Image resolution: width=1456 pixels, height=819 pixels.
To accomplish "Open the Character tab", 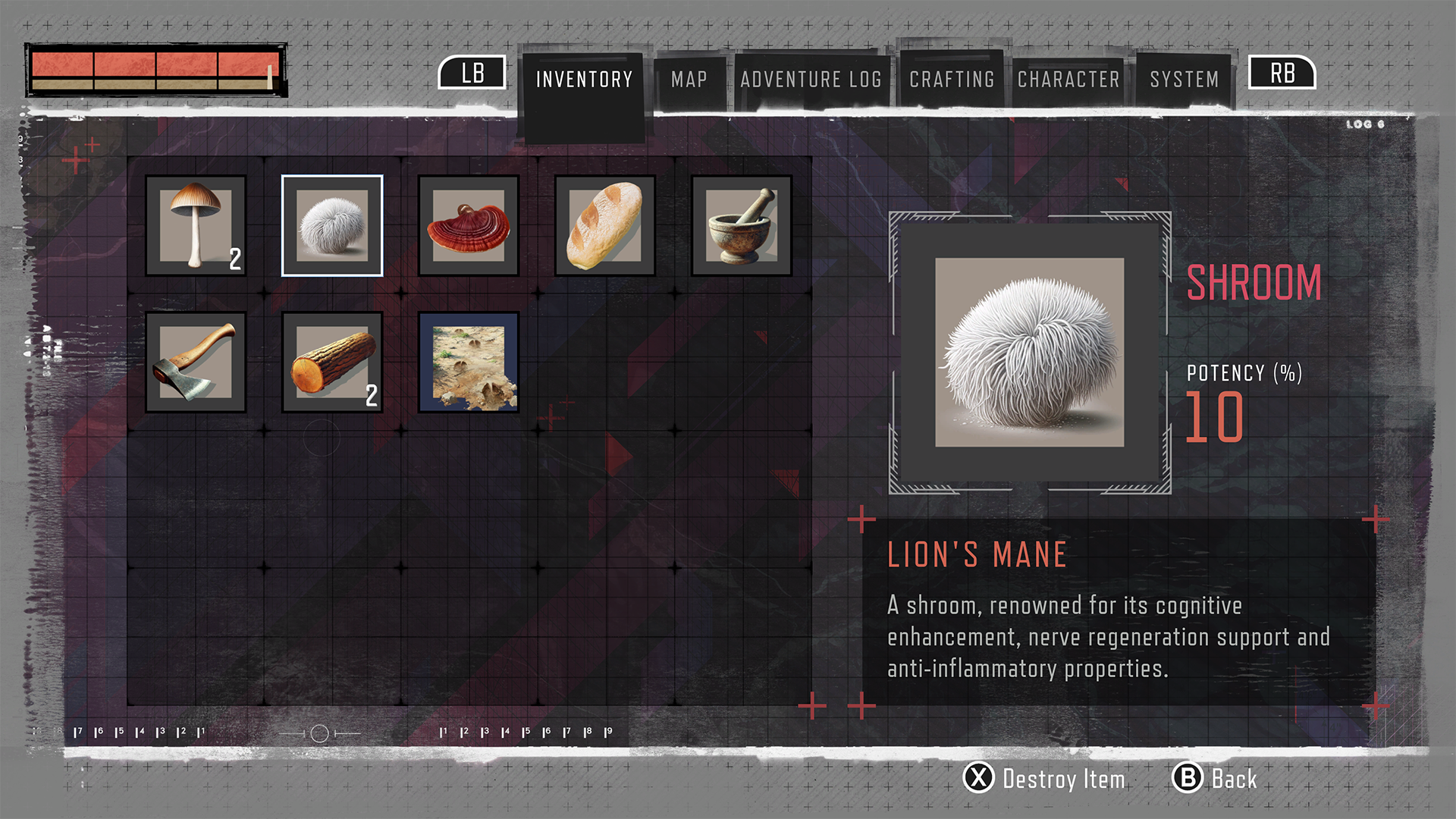I will coord(1068,79).
